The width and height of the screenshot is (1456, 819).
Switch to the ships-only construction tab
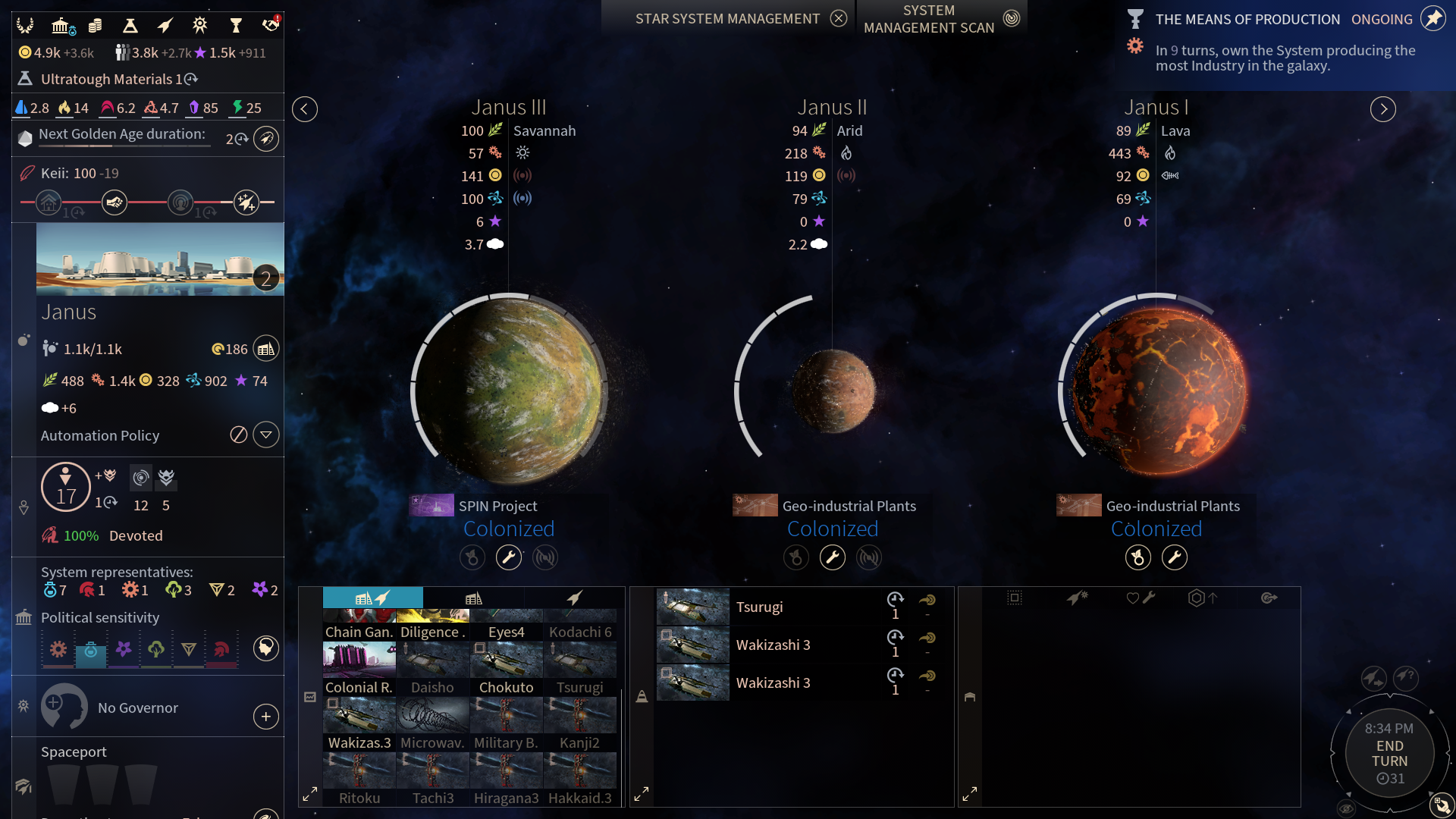pos(574,598)
